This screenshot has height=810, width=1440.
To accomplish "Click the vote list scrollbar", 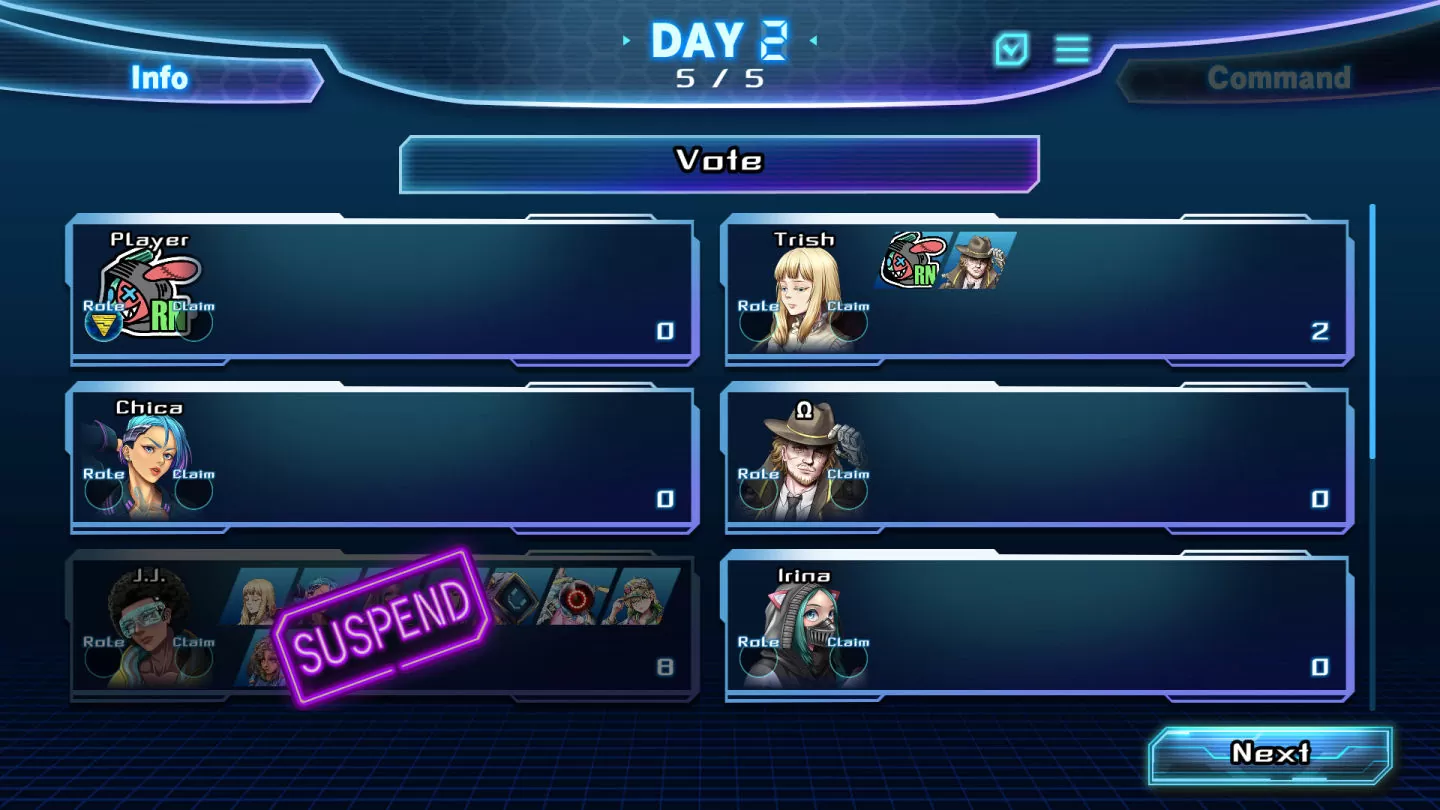I will (1372, 330).
